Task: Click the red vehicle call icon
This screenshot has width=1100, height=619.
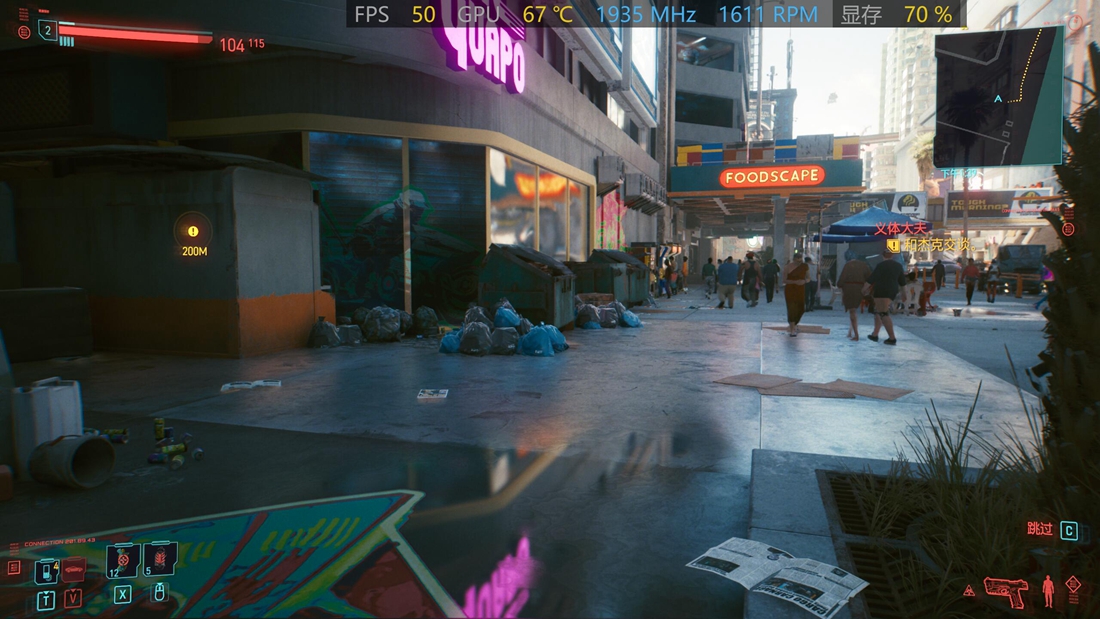Action: point(73,570)
